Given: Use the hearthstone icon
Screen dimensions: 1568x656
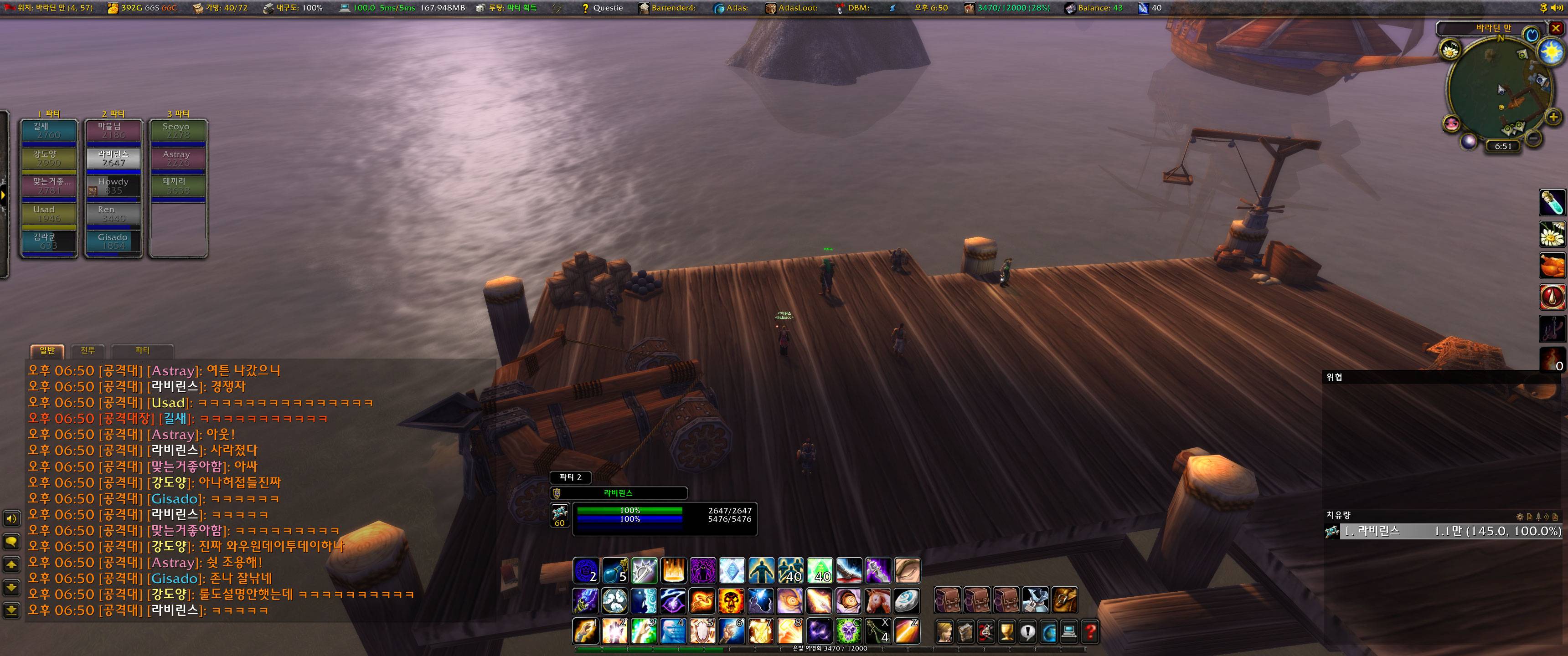Looking at the screenshot, I should tap(906, 601).
